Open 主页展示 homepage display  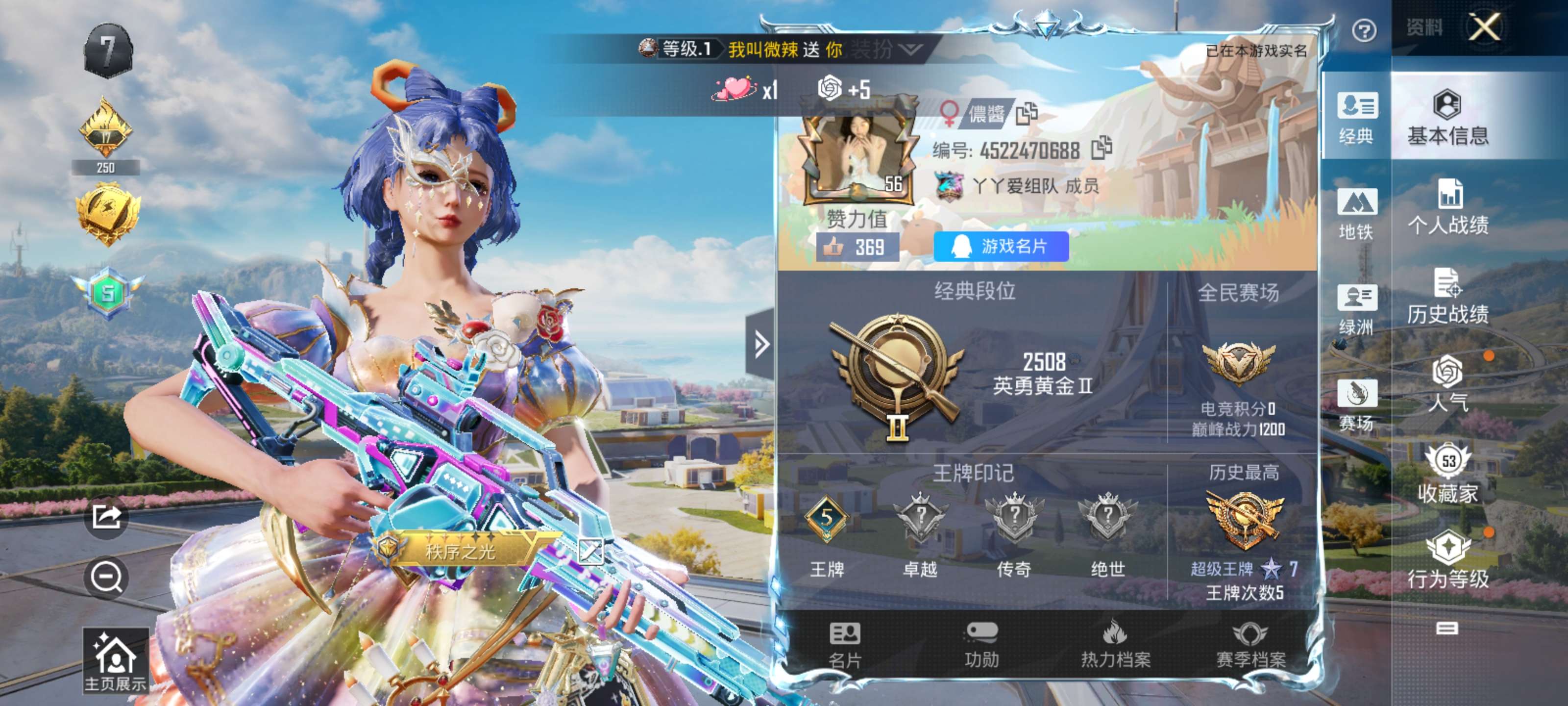[116, 661]
